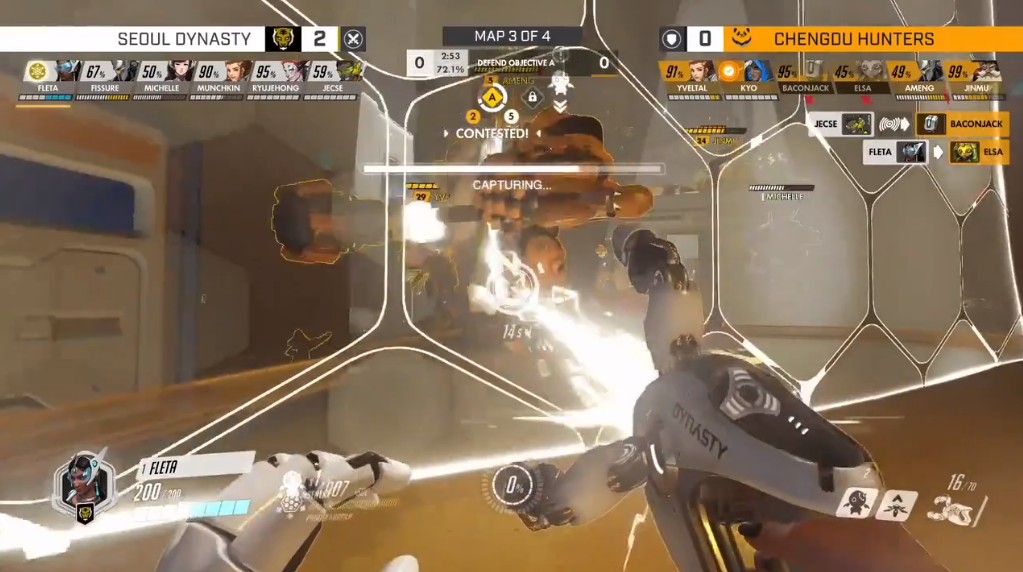Click the locked objective padlock icon
Viewport: 1023px width, 572px height.
pos(533,98)
